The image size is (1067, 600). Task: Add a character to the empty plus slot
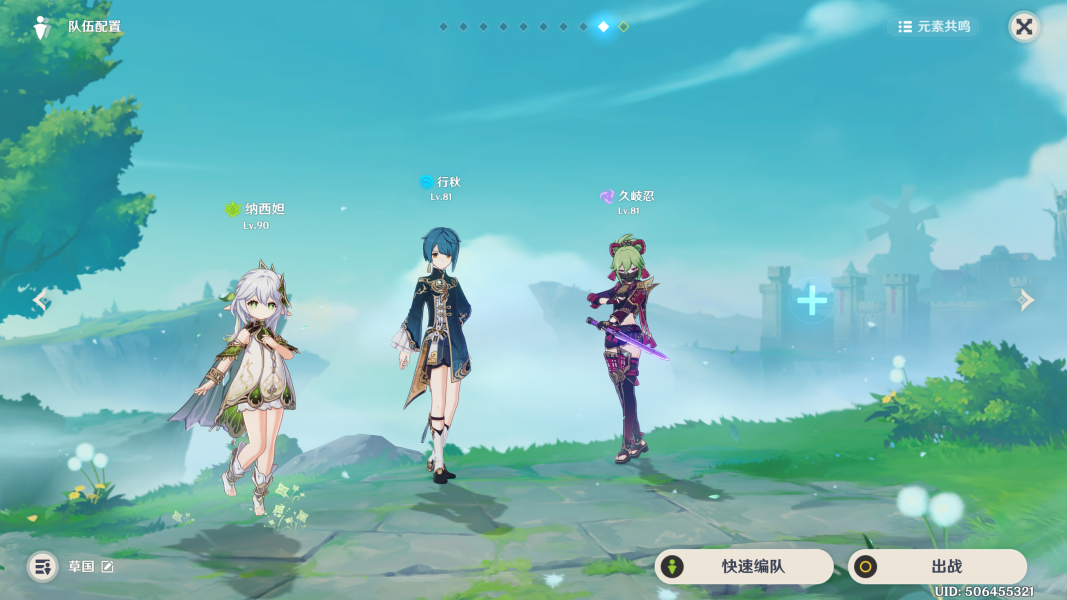812,300
